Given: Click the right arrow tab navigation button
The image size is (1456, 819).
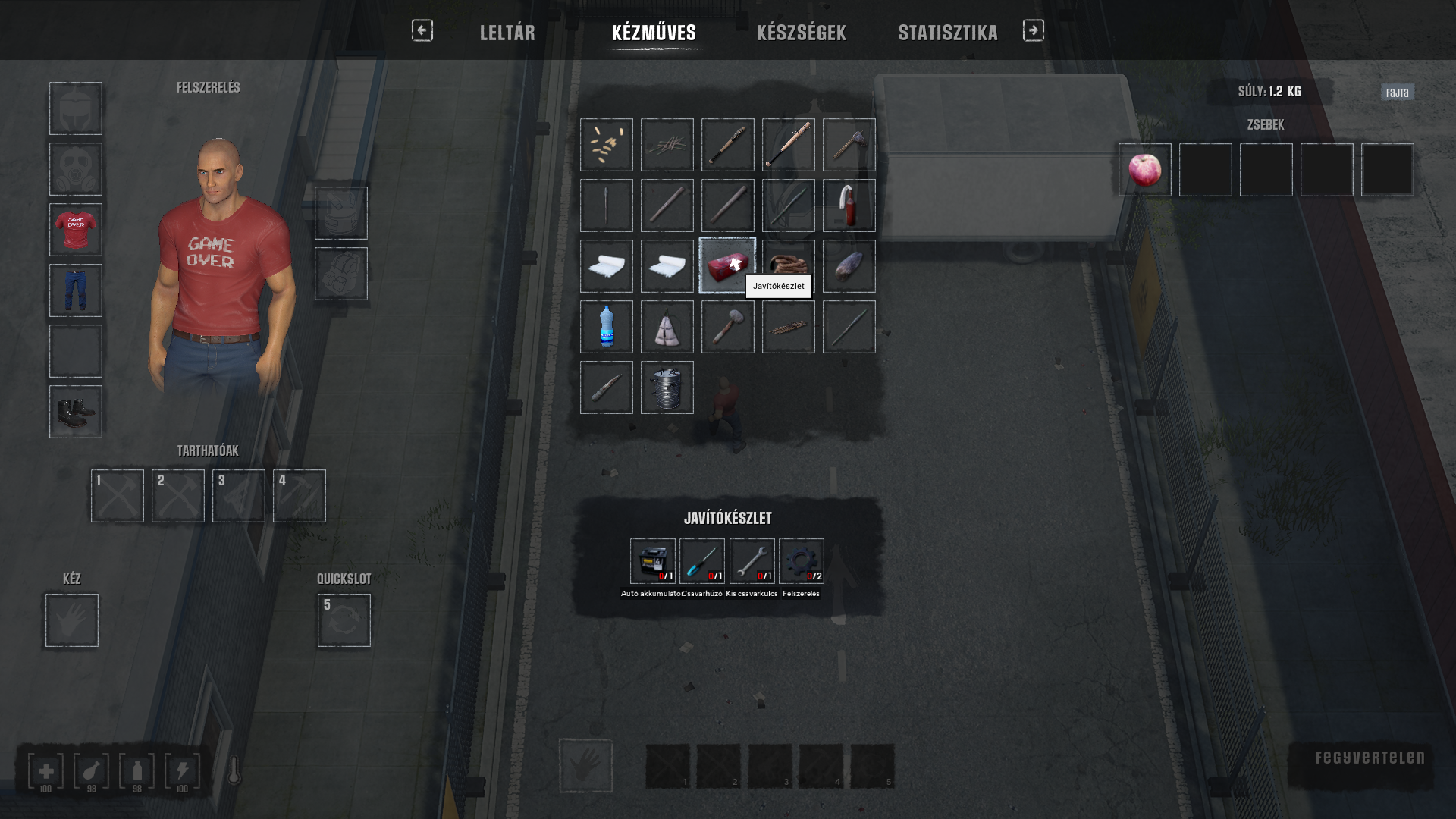Looking at the screenshot, I should tap(1033, 30).
